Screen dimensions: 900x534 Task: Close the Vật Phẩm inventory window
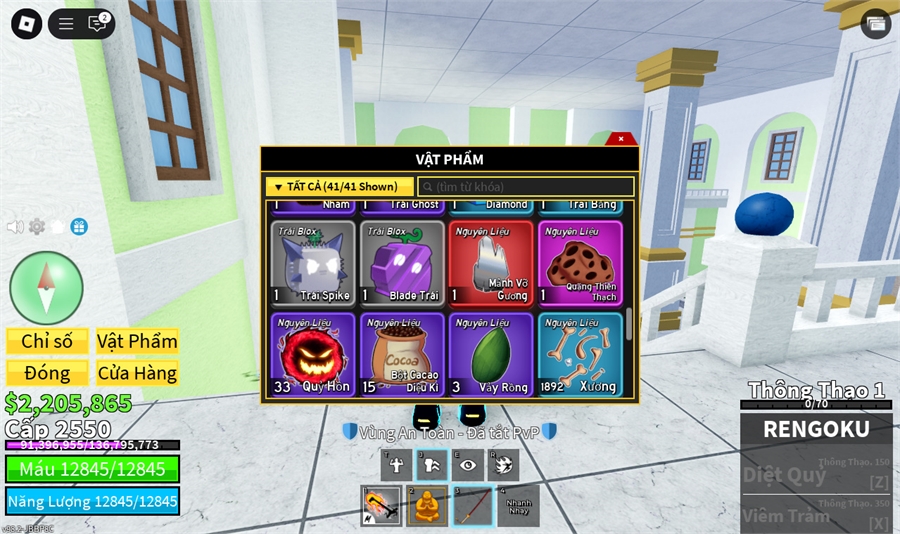point(621,139)
